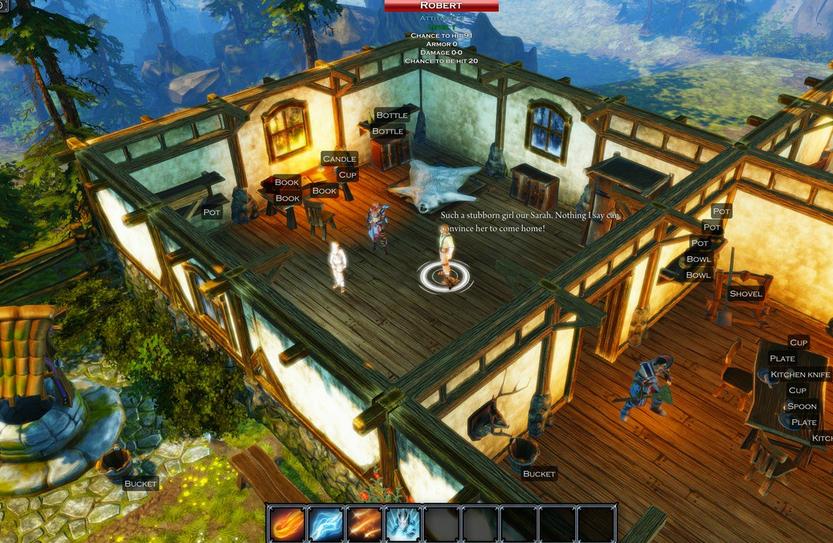Click the Spoon item label
This screenshot has height=543, width=833.
(x=802, y=407)
